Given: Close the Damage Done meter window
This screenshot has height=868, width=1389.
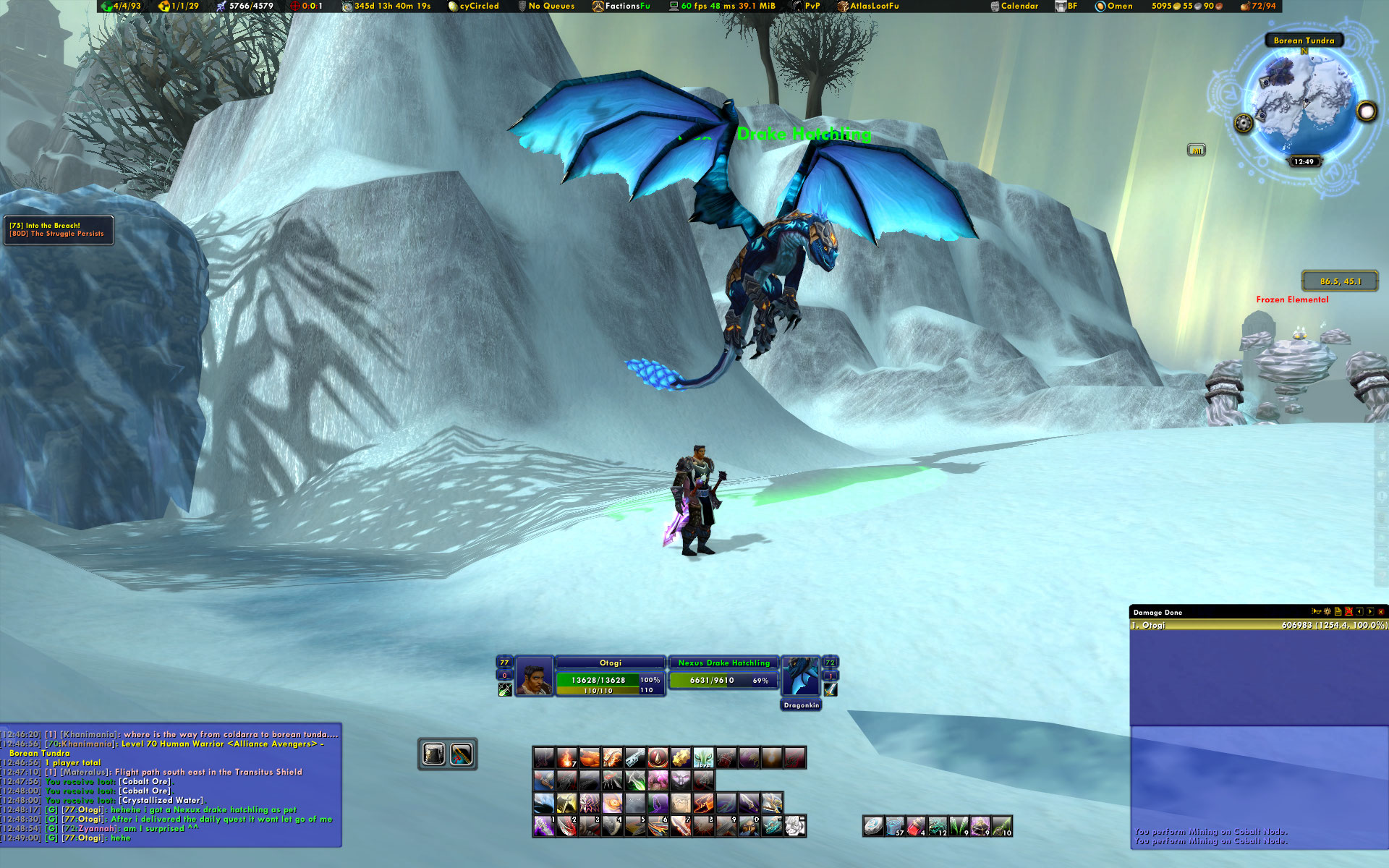Looking at the screenshot, I should (x=1381, y=612).
